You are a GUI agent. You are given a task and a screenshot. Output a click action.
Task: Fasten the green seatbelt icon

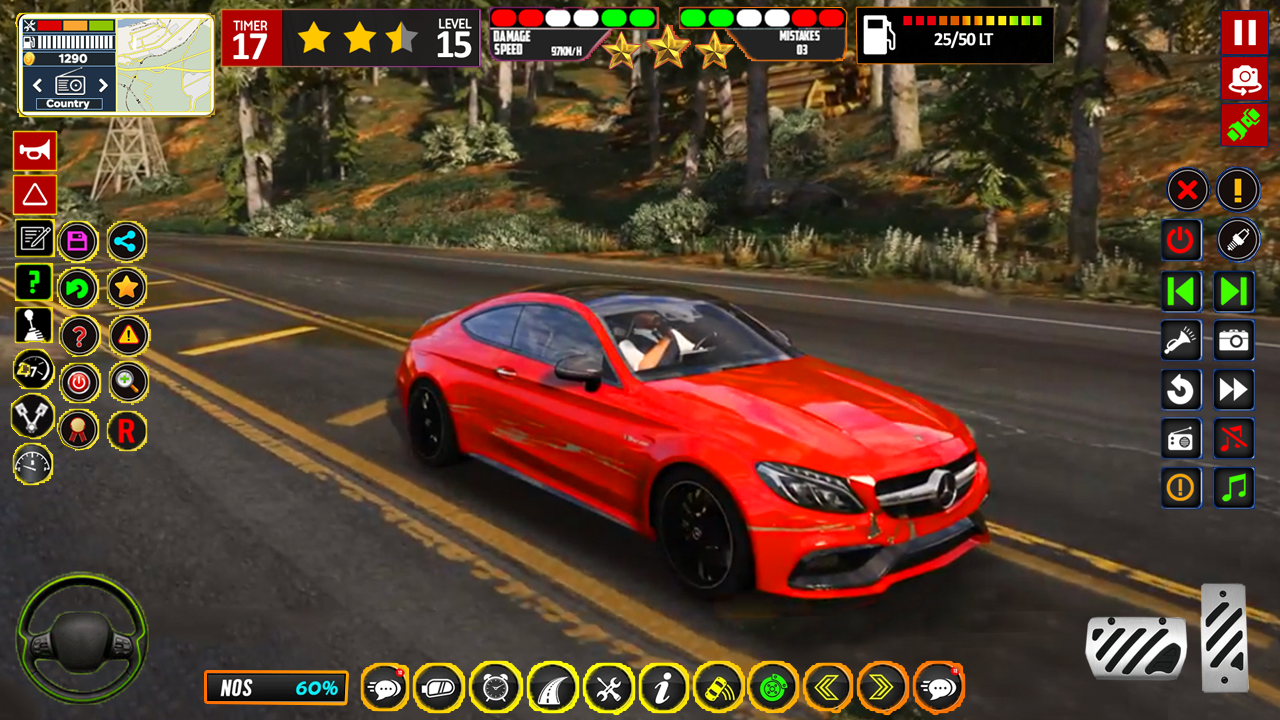1244,125
